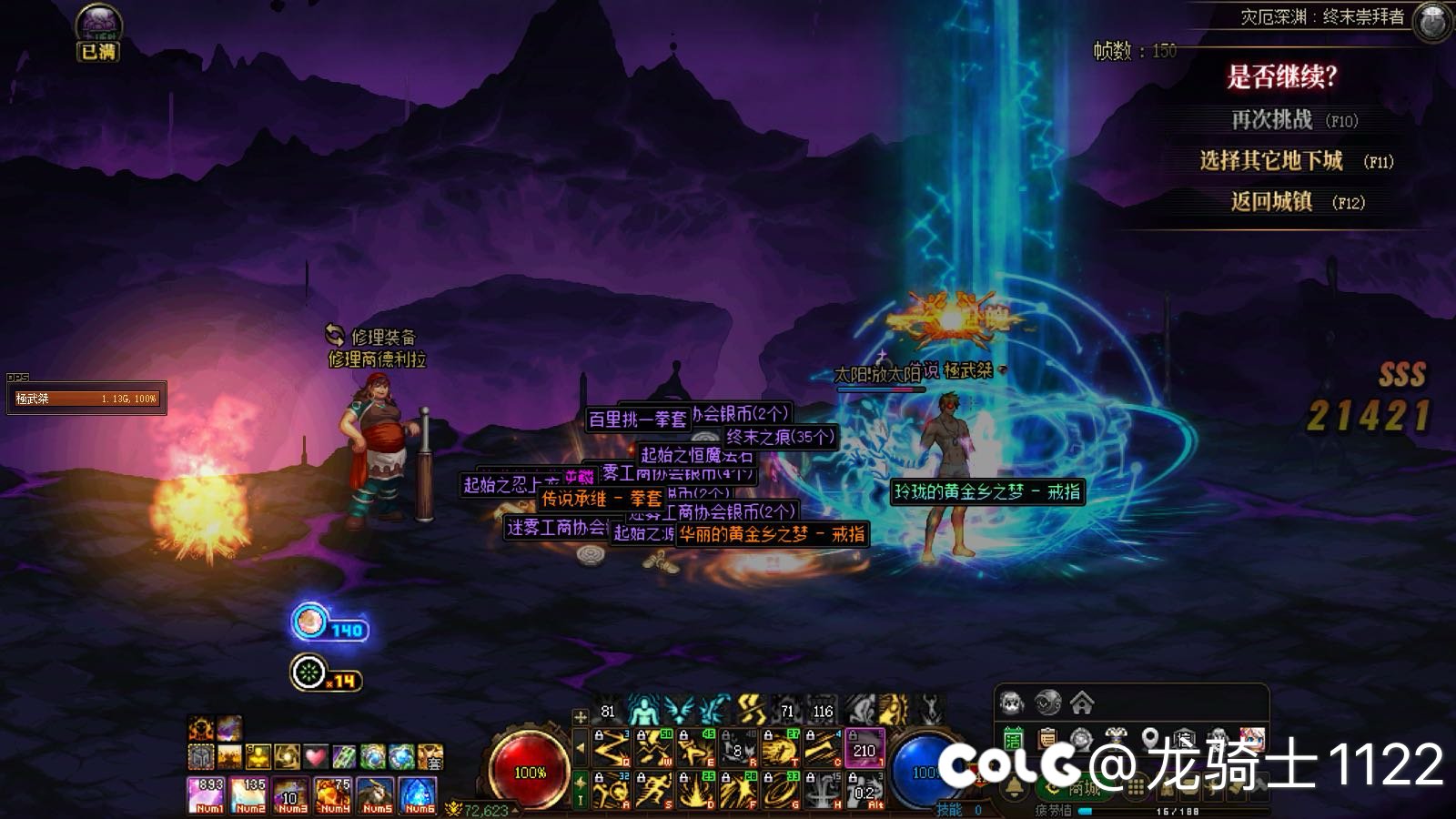
Task: Use the Num1 consumable slot
Action: tap(207, 794)
